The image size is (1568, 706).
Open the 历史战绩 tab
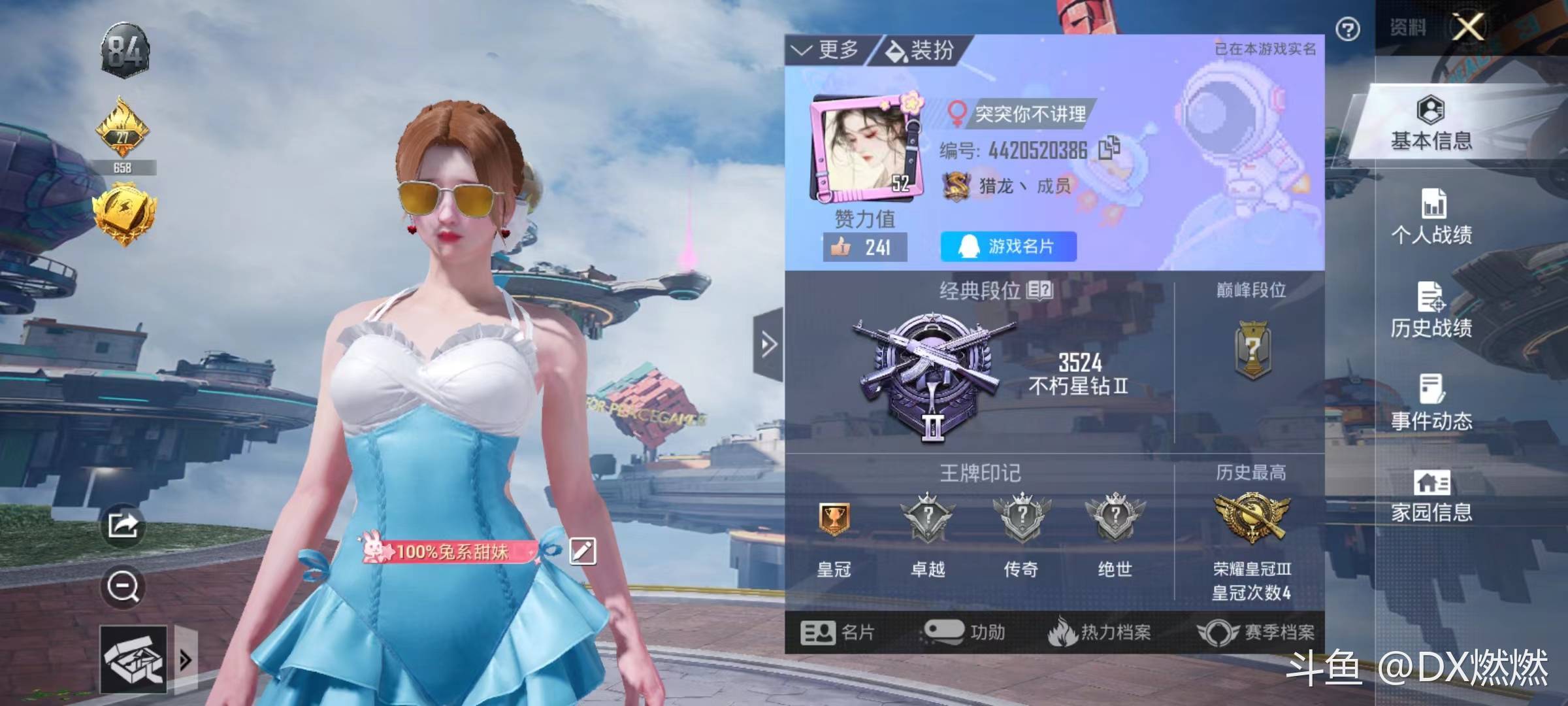pyautogui.click(x=1431, y=310)
